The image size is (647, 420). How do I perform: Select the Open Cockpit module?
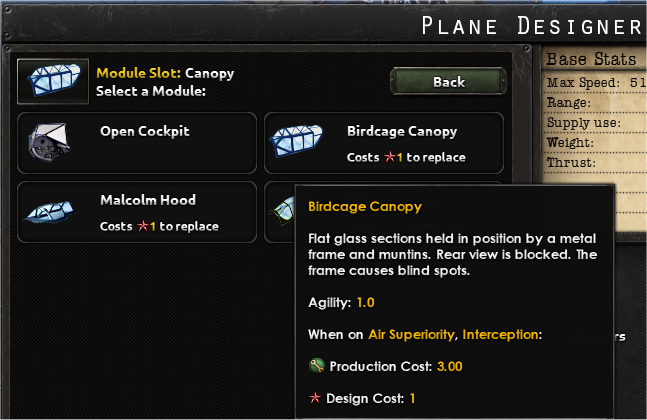(137, 142)
